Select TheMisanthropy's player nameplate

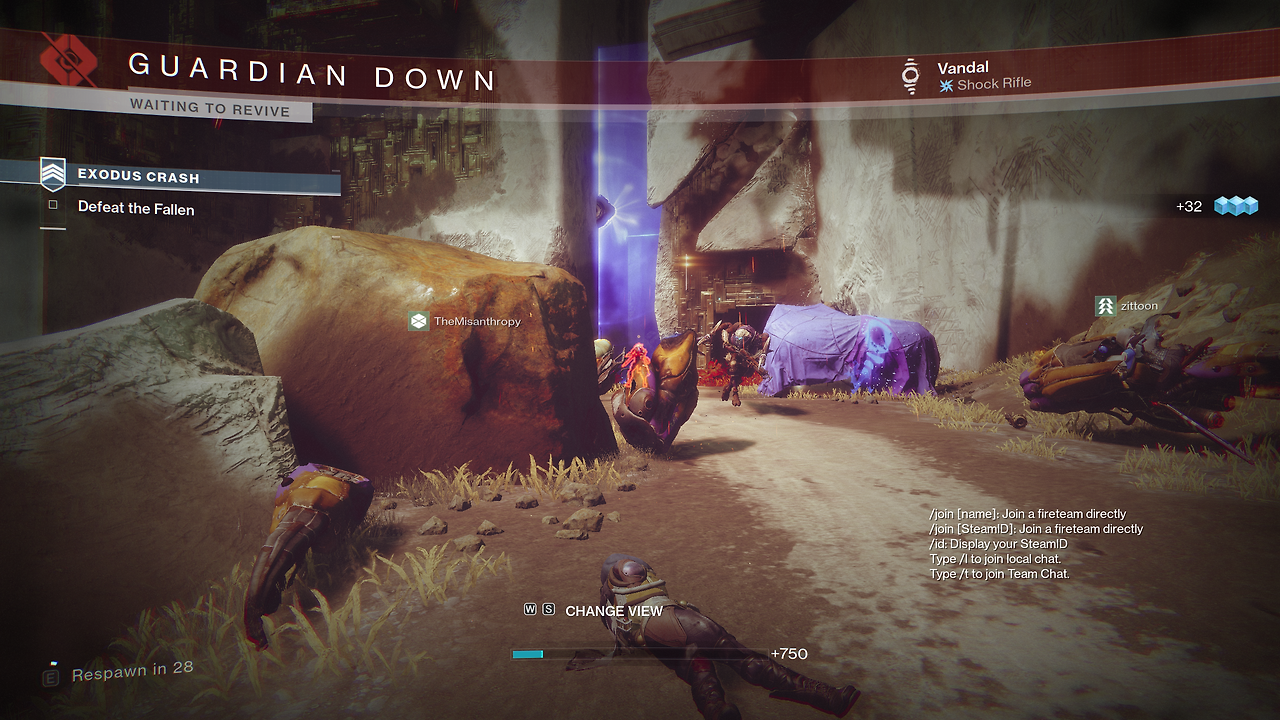pos(466,321)
